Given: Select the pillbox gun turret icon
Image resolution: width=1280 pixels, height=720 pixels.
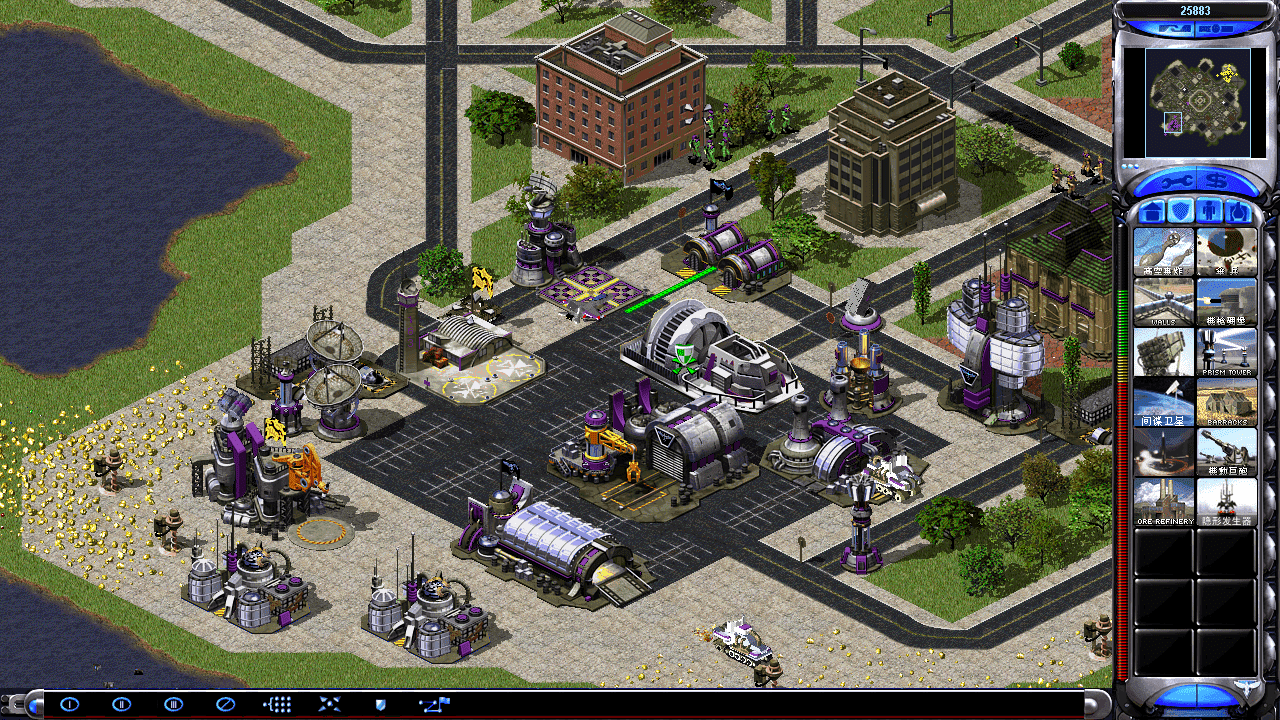Looking at the screenshot, I should (1226, 301).
